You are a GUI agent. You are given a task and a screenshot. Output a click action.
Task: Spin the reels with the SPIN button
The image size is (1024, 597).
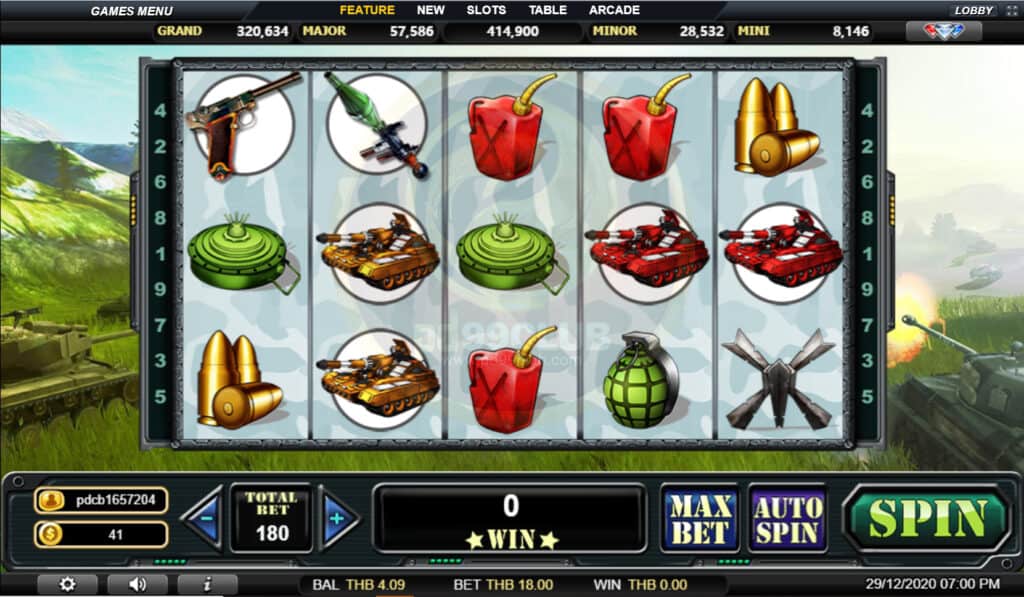tap(927, 518)
